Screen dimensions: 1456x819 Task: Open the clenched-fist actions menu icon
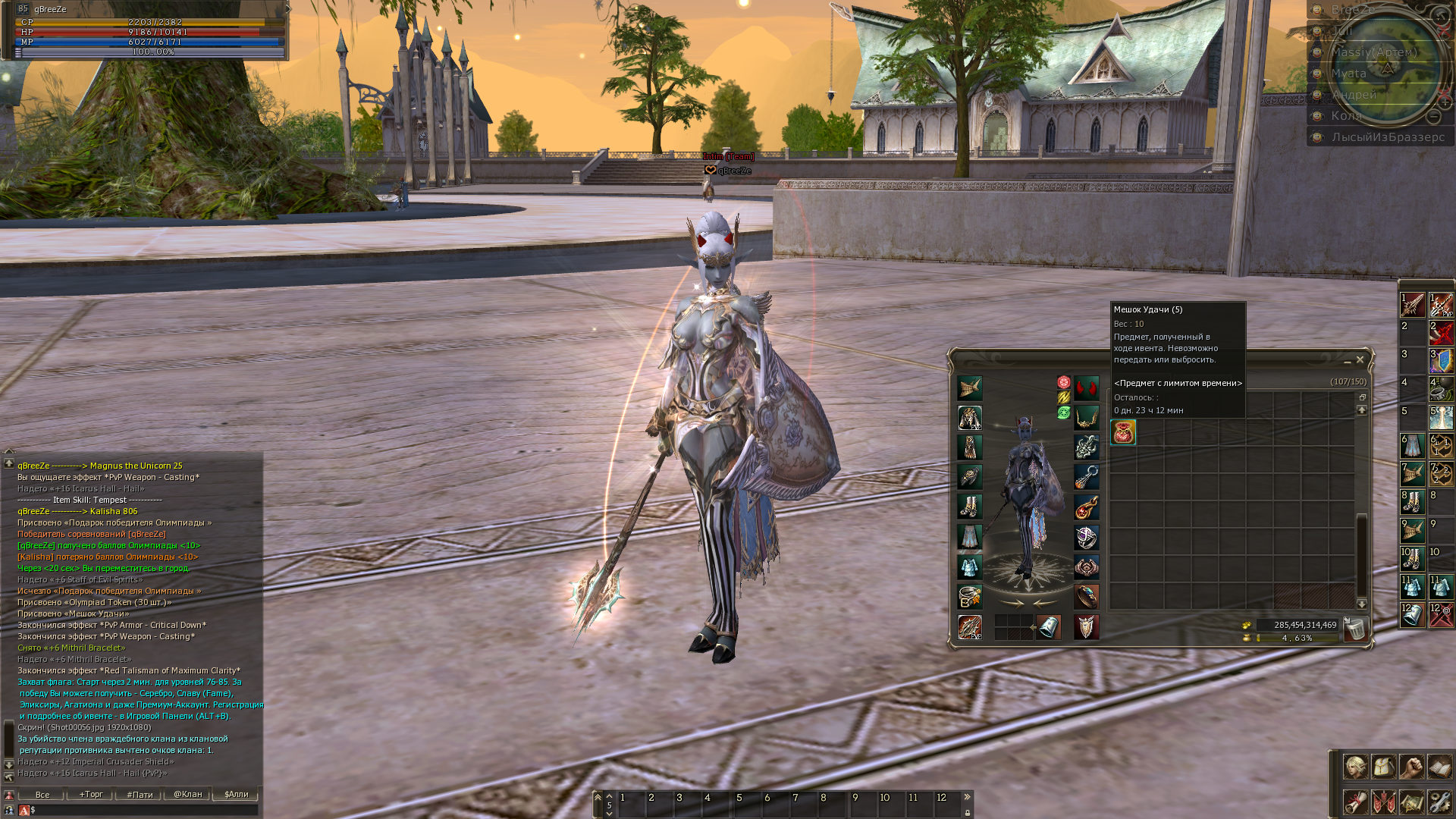pos(1411,767)
